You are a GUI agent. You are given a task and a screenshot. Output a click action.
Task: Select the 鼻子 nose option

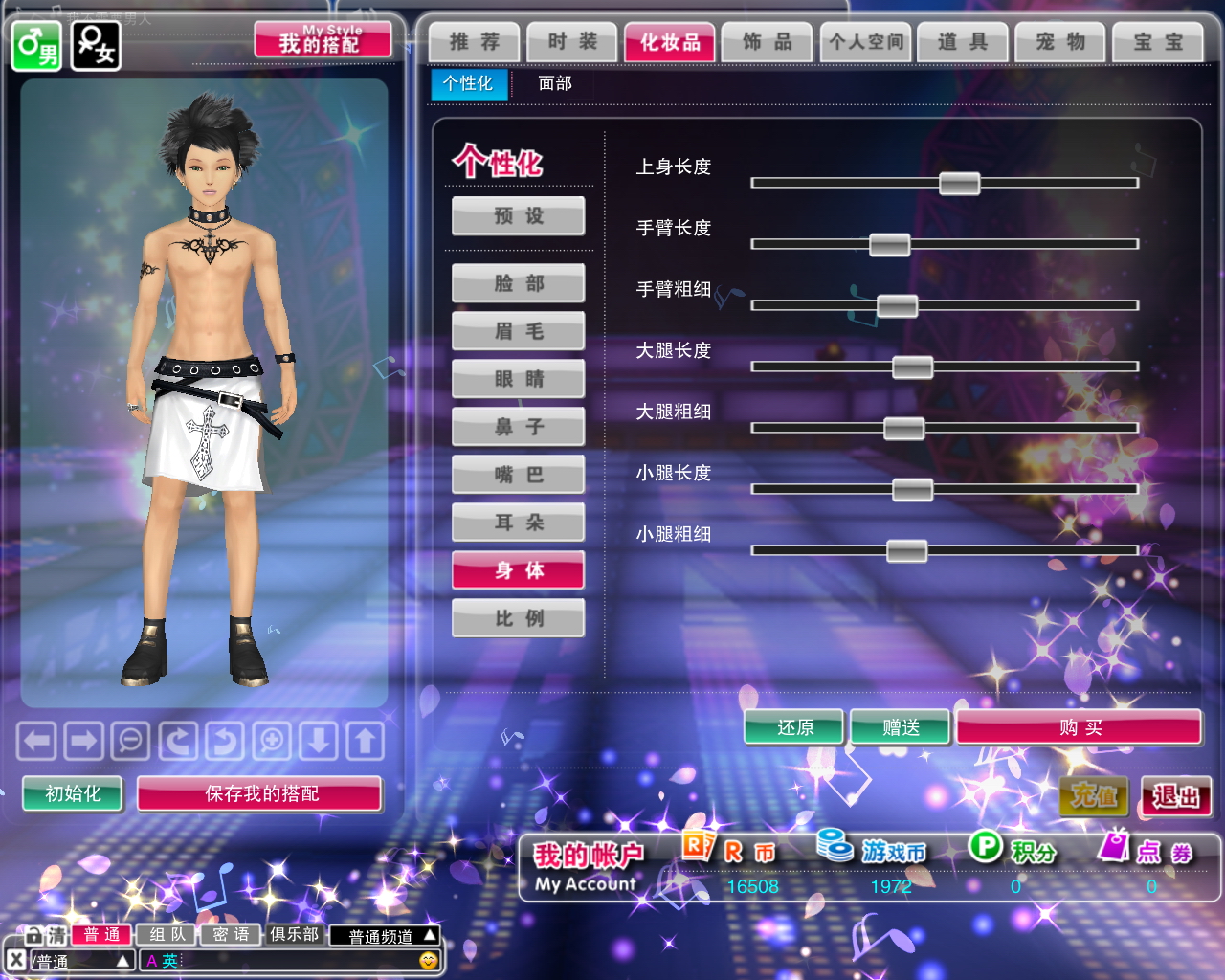coord(519,427)
